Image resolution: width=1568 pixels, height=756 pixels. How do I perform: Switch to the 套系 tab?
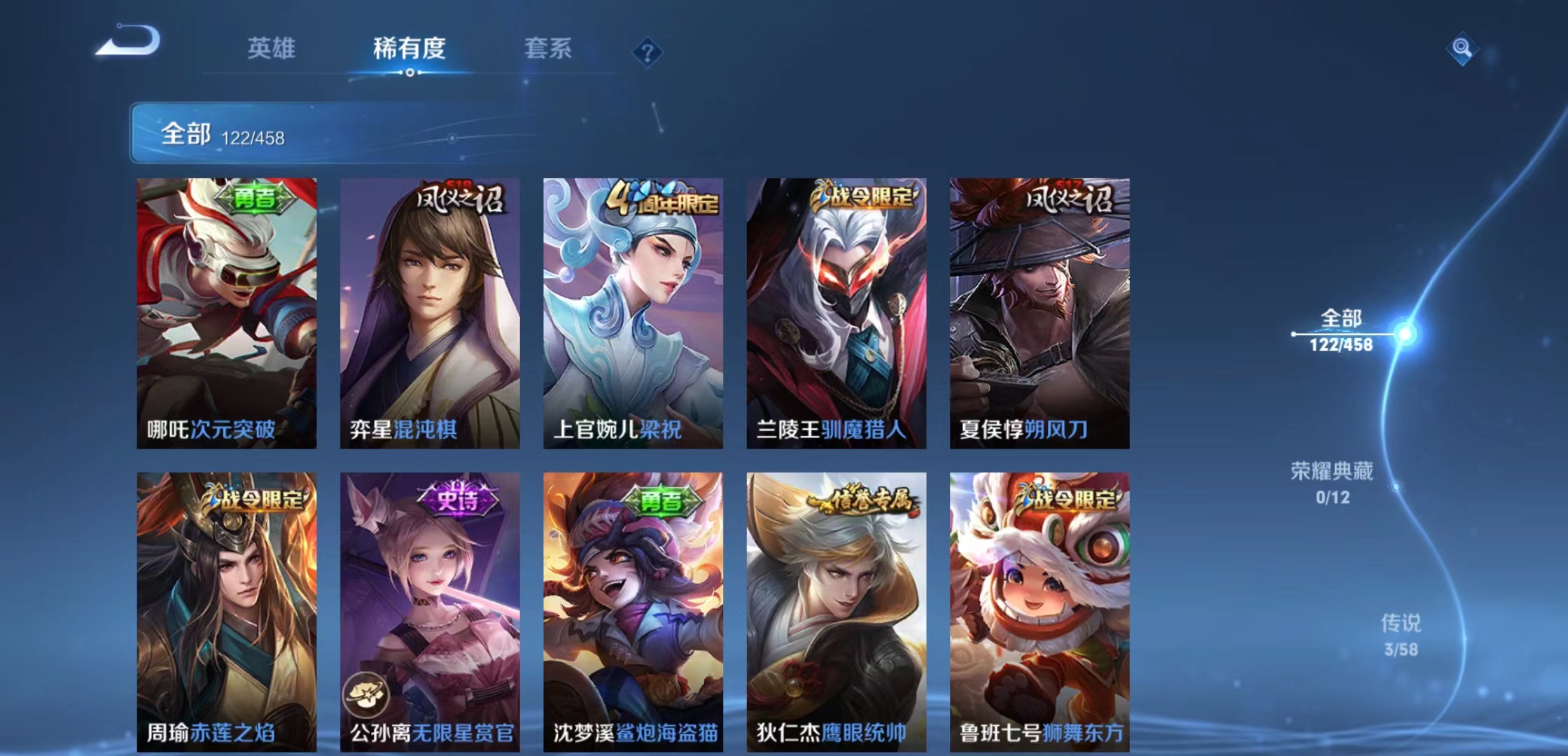(549, 49)
